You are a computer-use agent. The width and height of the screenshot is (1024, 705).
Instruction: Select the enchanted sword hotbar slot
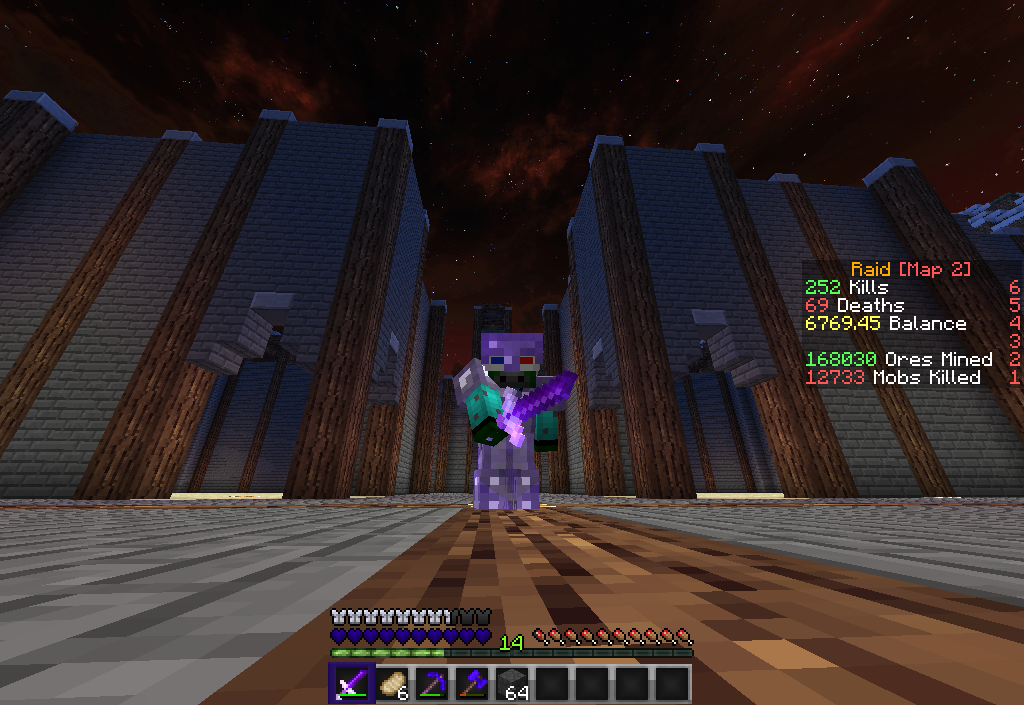351,684
